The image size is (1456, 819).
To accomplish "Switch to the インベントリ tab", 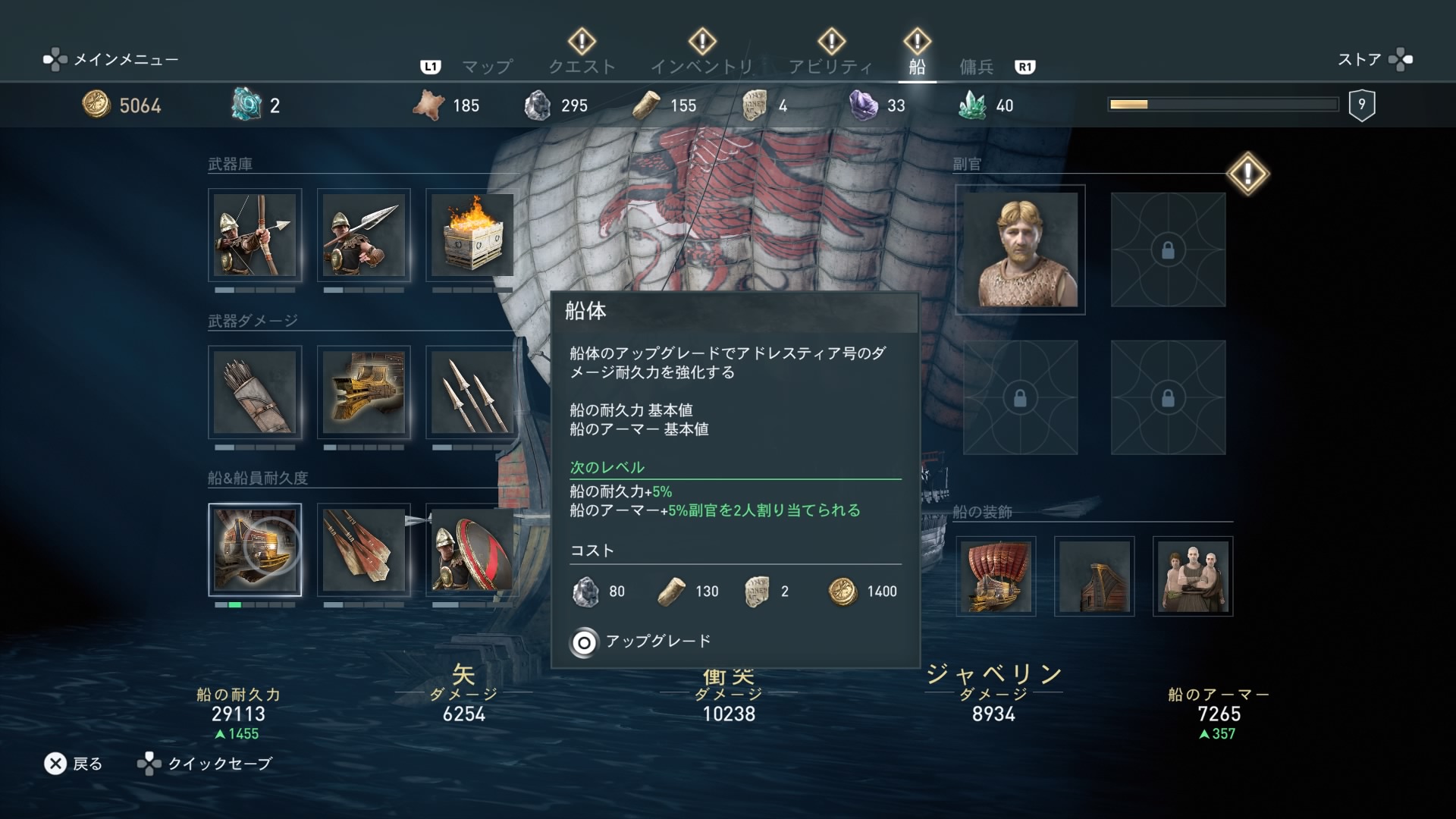I will pyautogui.click(x=701, y=67).
